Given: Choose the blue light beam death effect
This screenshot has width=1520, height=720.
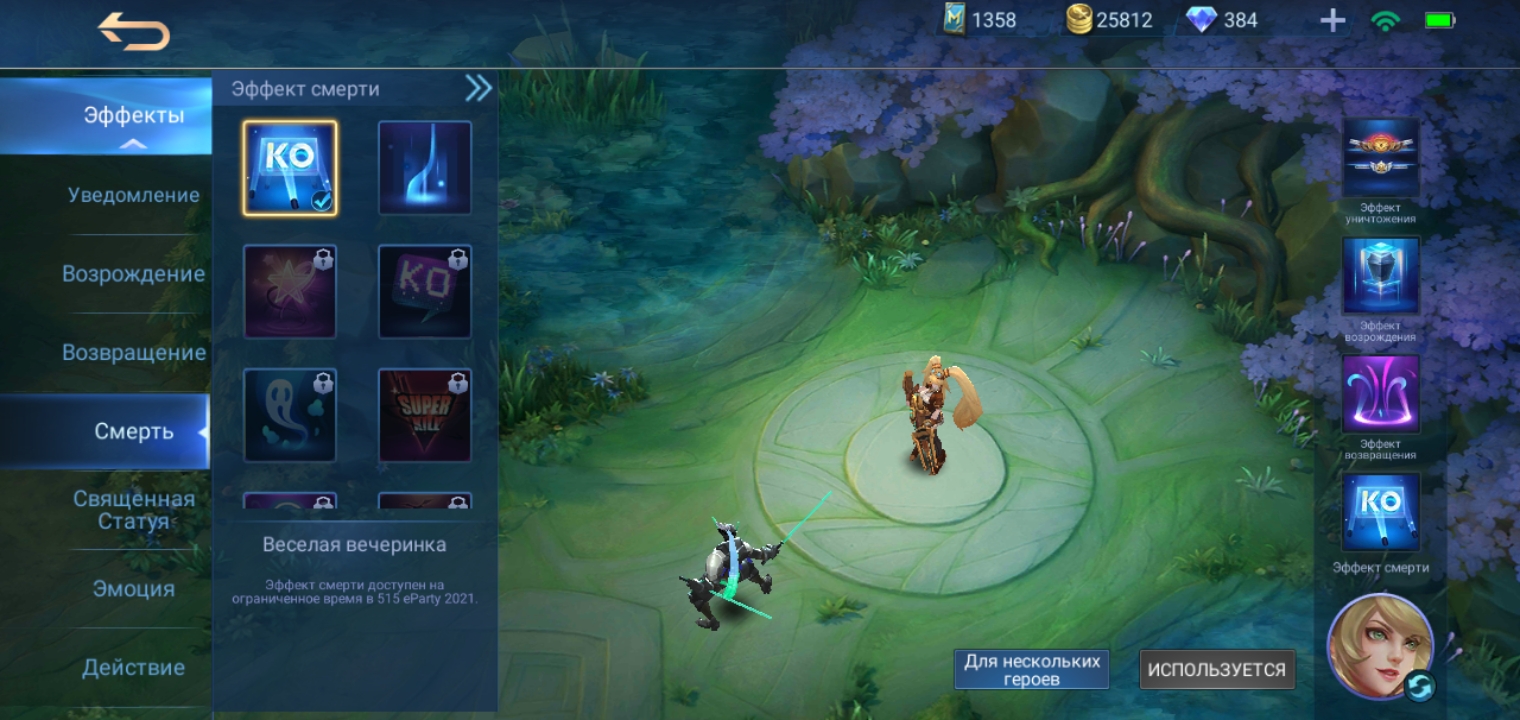Looking at the screenshot, I should coord(425,168).
